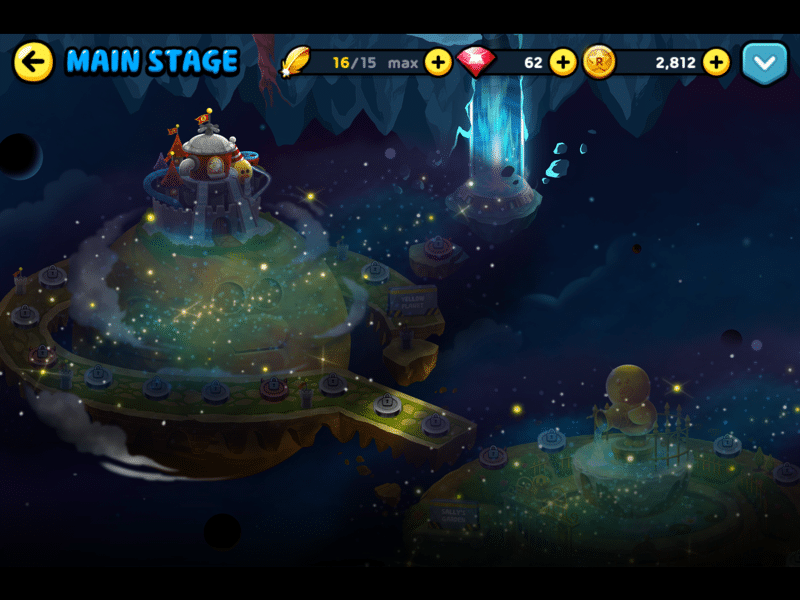Buy more red gems with the plus button

tap(563, 62)
